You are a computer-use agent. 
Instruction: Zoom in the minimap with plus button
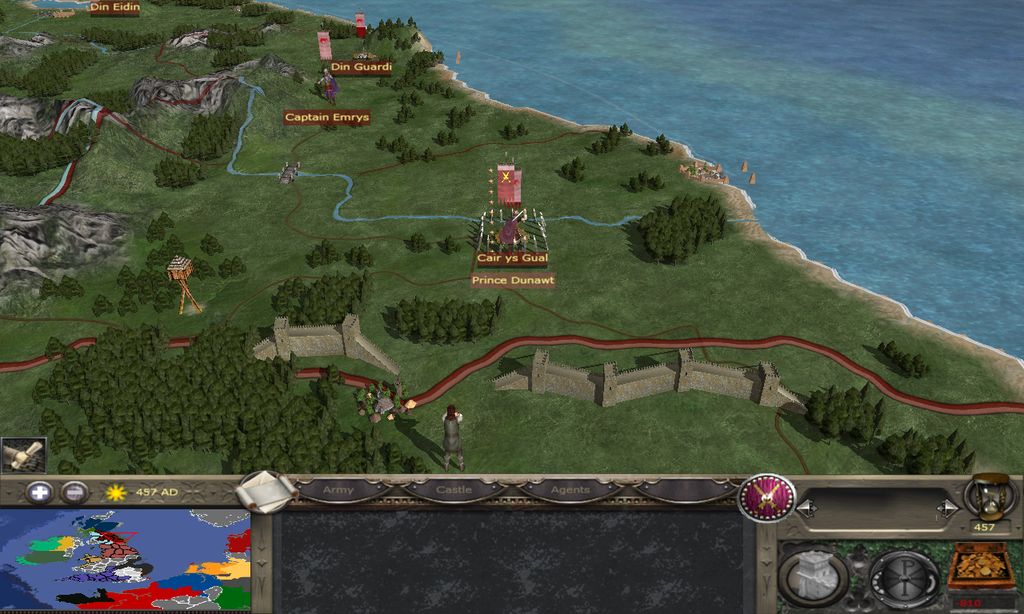click(x=39, y=492)
